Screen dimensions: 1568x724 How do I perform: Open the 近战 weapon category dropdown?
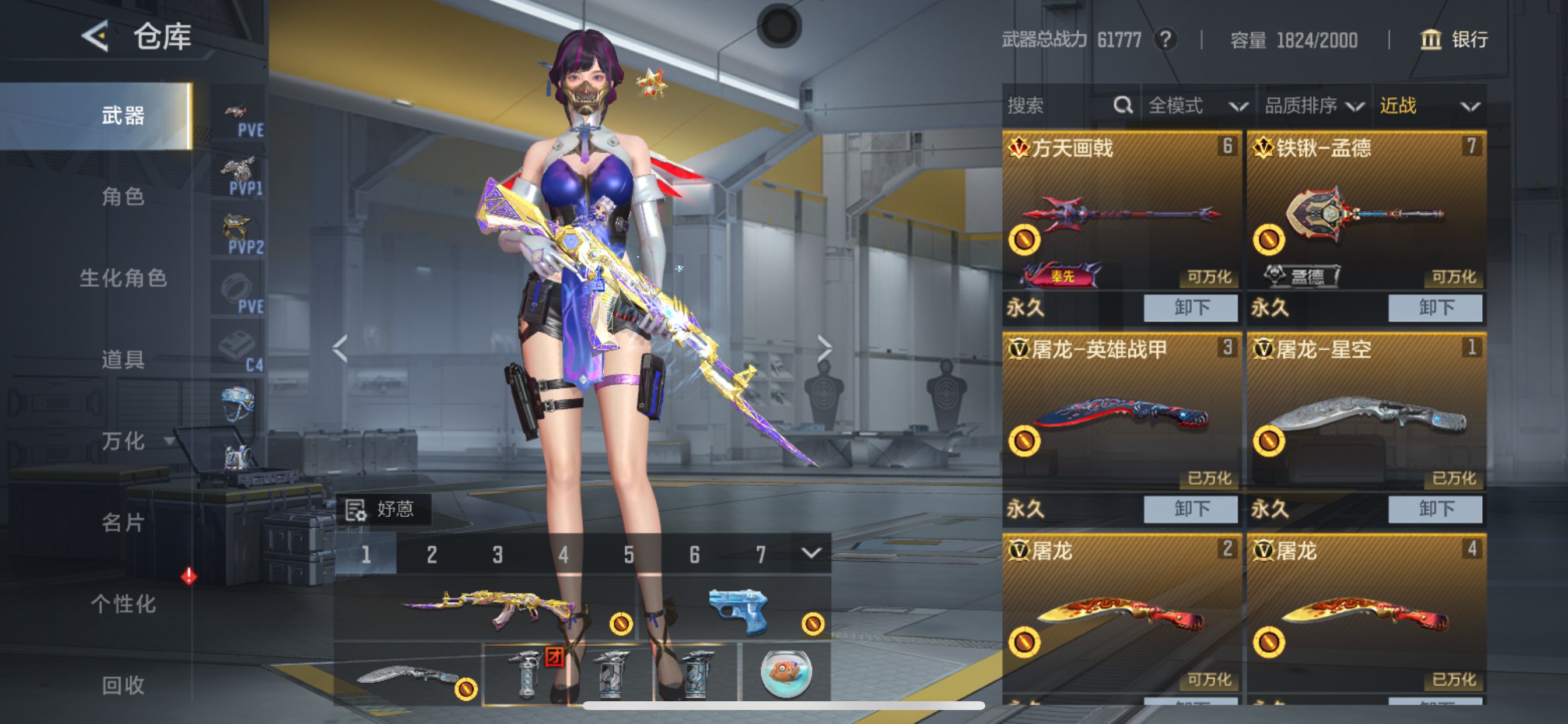point(1430,105)
